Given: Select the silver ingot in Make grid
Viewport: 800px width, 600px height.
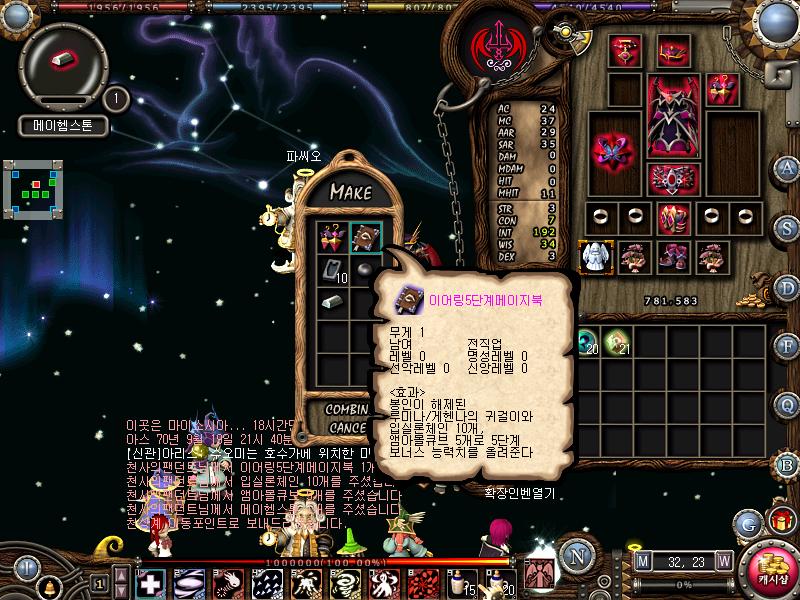Looking at the screenshot, I should (x=332, y=302).
